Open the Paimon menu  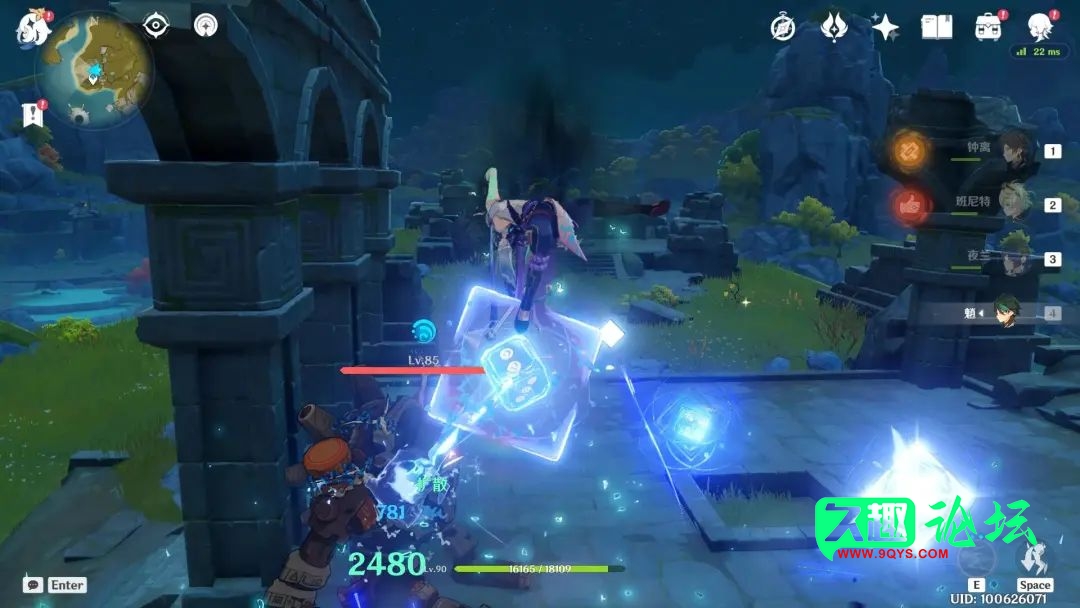click(x=33, y=27)
